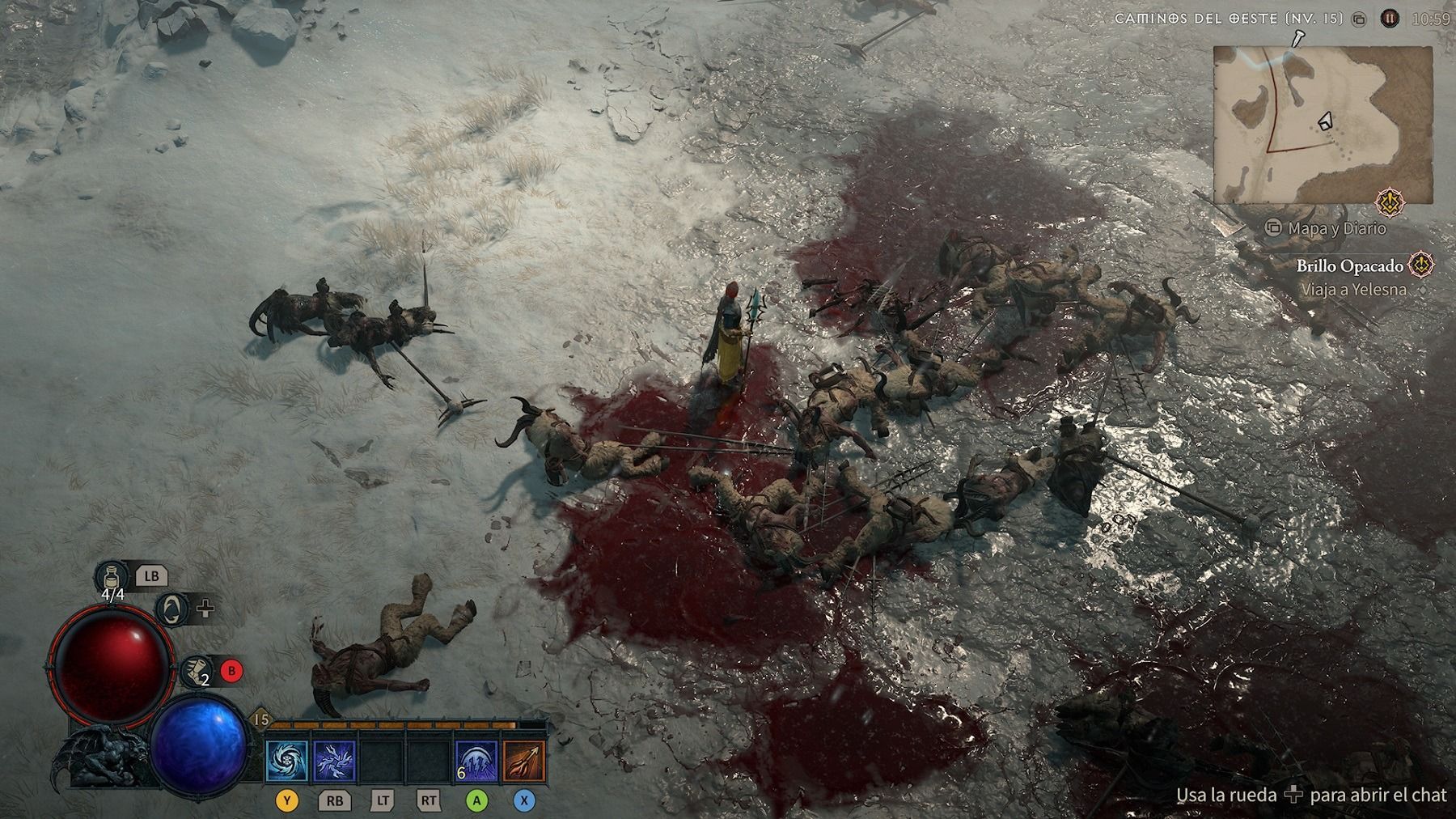Select the orange trident arrow skill

(x=523, y=762)
